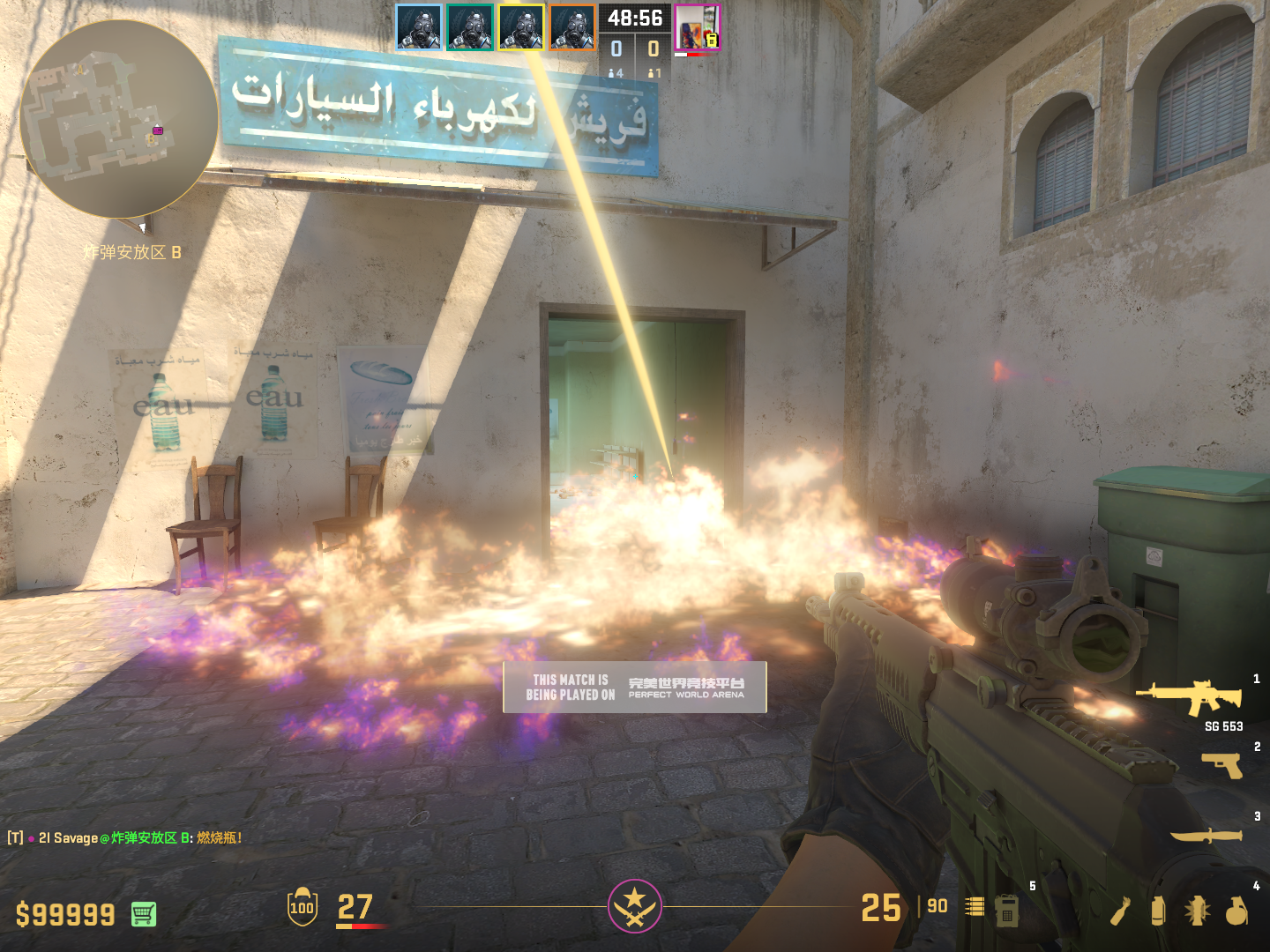Select the HE grenade icon

tap(1236, 911)
